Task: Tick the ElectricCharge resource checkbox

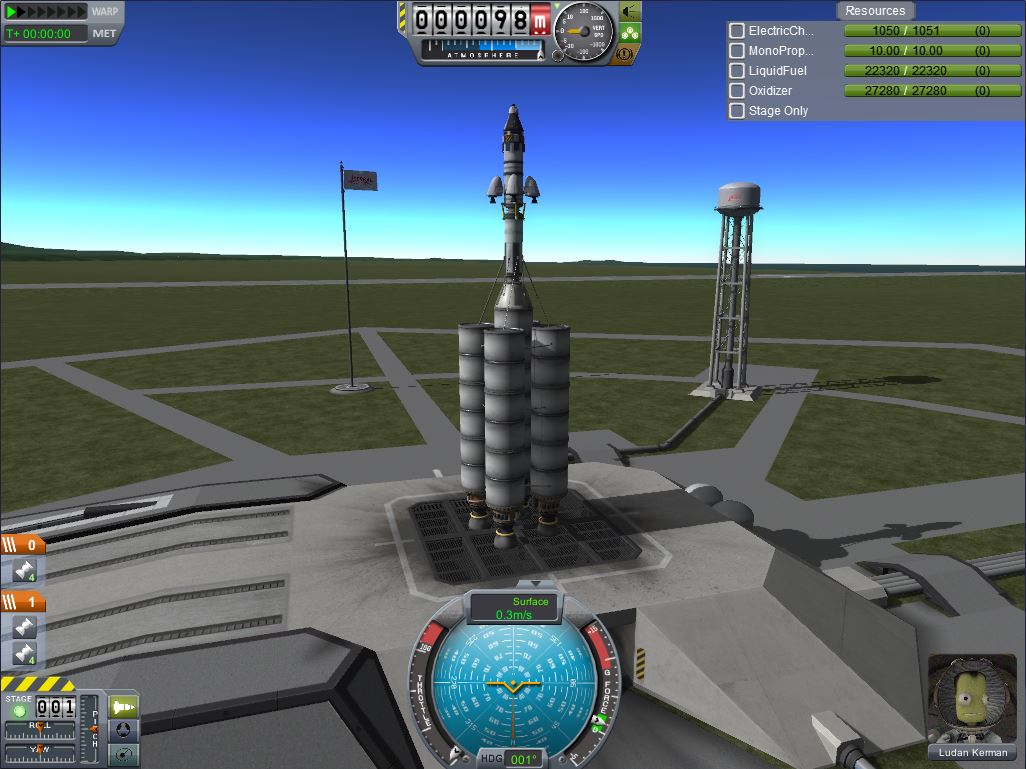Action: 737,31
